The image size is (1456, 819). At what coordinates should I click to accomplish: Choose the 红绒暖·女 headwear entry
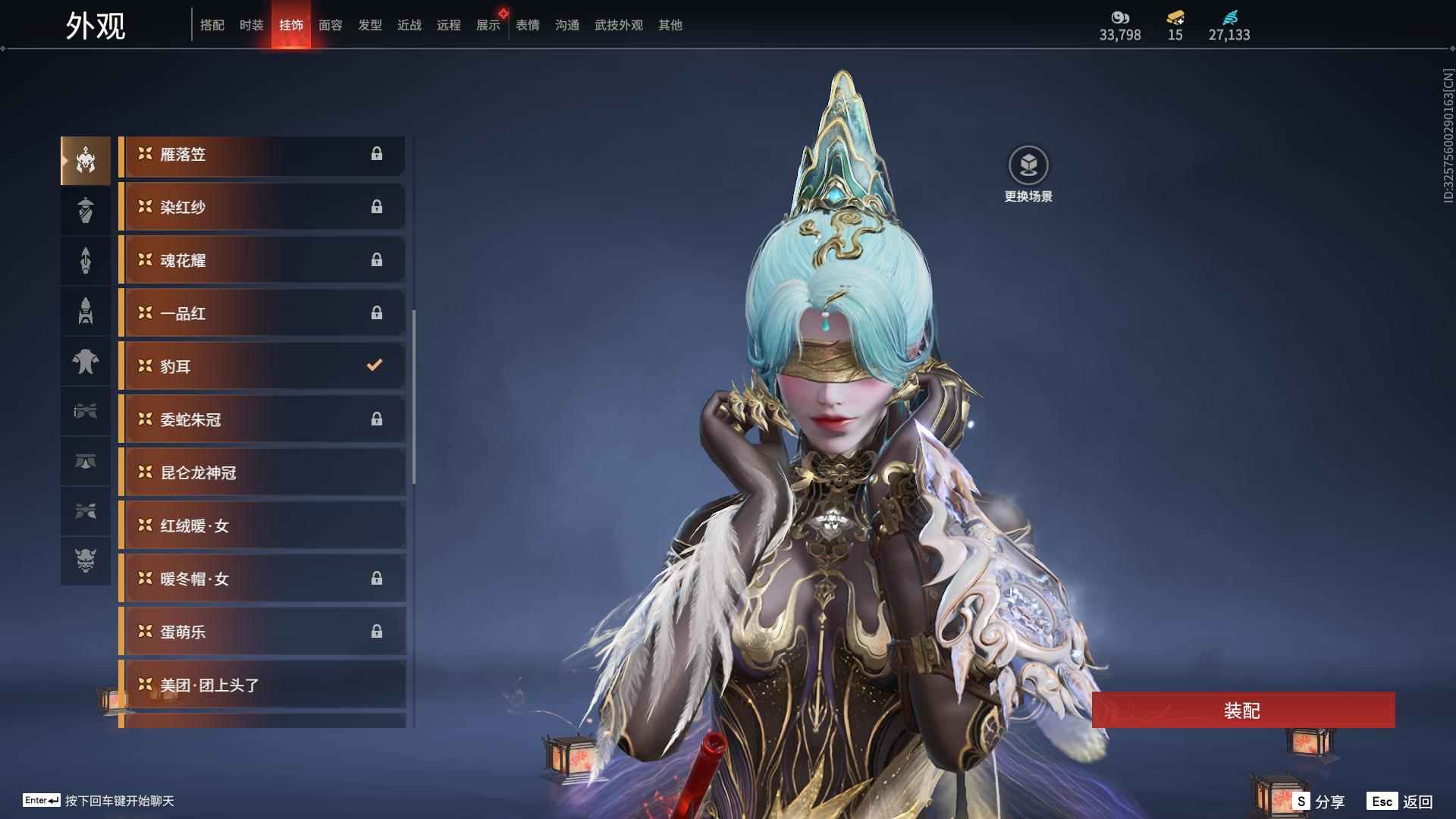pyautogui.click(x=262, y=526)
